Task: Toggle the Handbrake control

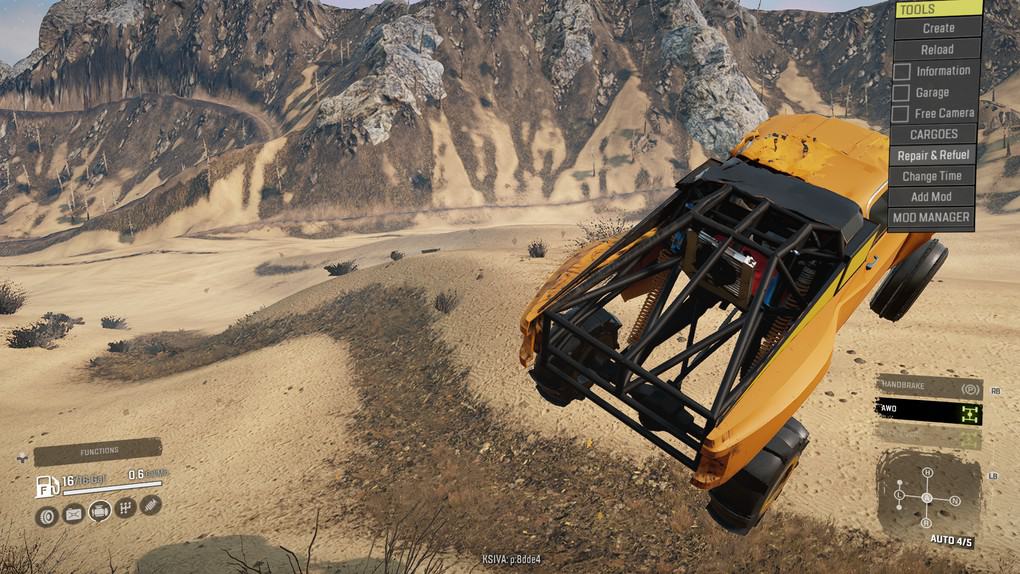Action: [x=928, y=387]
